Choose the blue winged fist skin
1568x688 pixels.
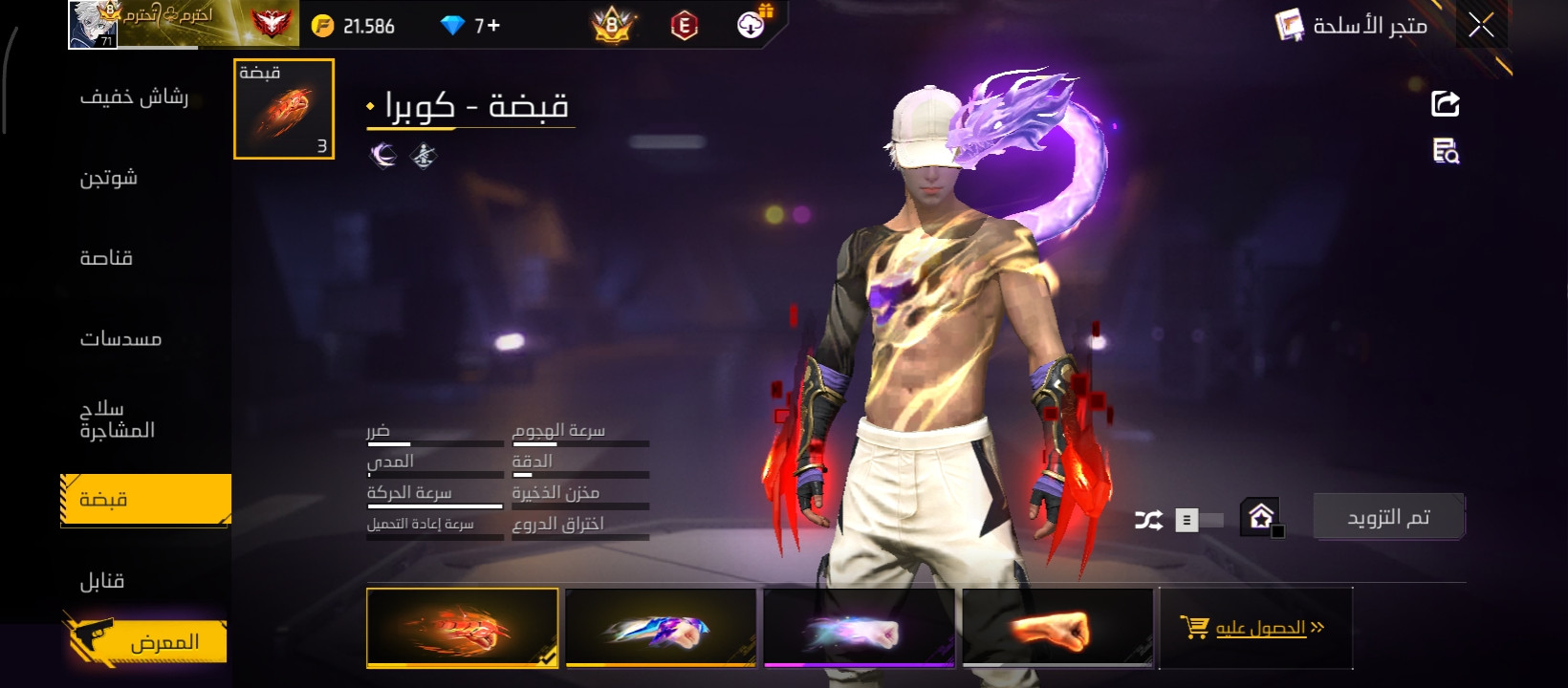click(661, 627)
